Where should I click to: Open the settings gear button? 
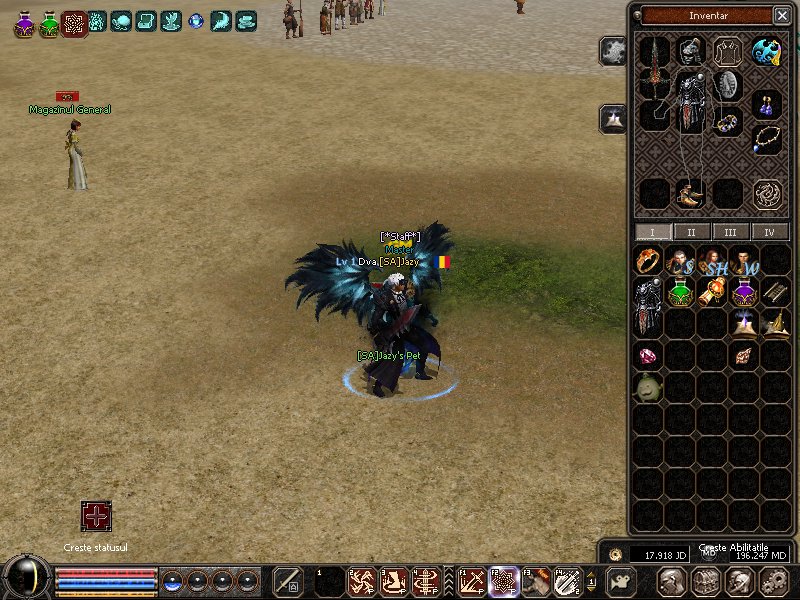coord(772,581)
